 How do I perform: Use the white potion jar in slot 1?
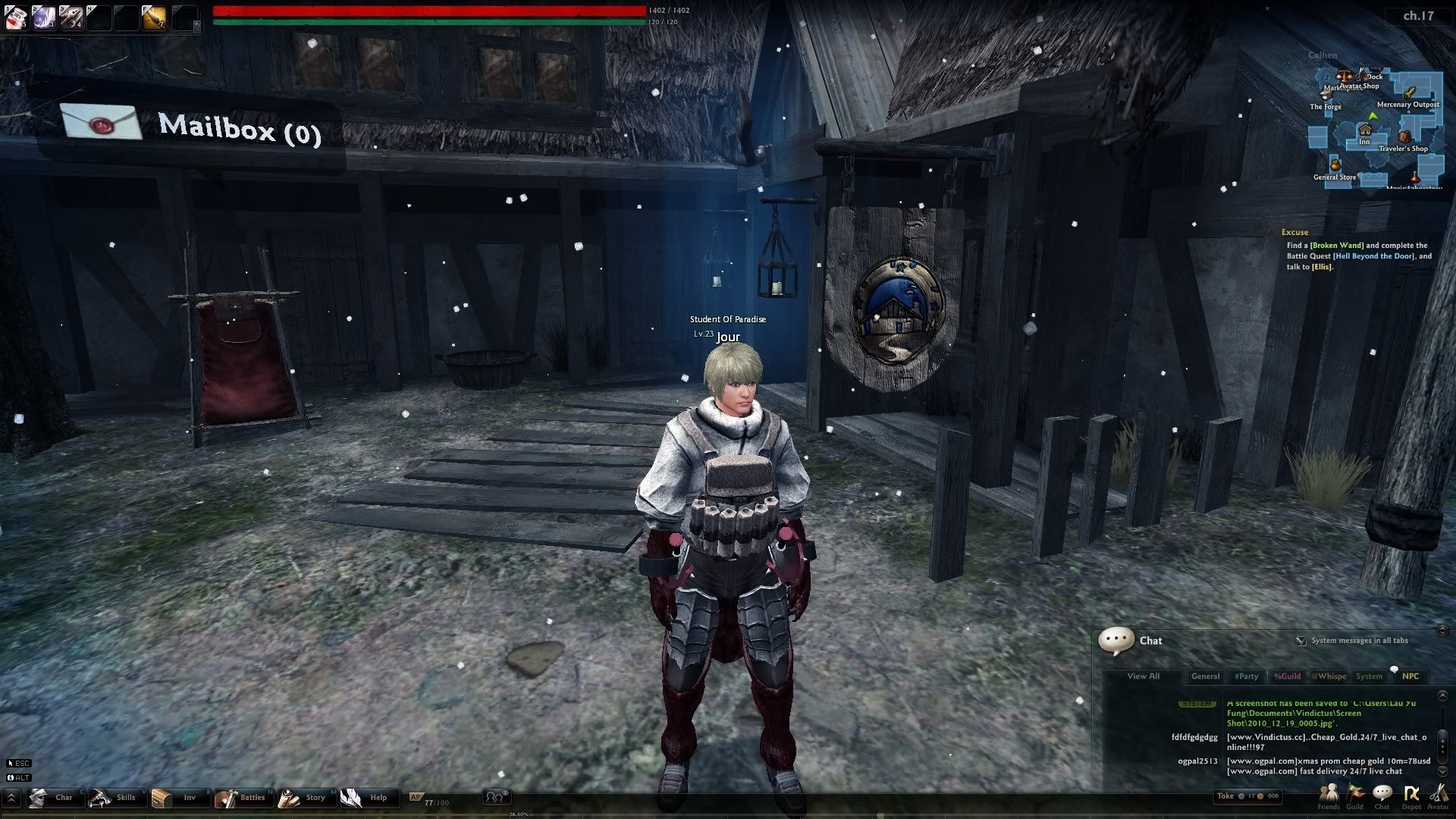tap(17, 17)
